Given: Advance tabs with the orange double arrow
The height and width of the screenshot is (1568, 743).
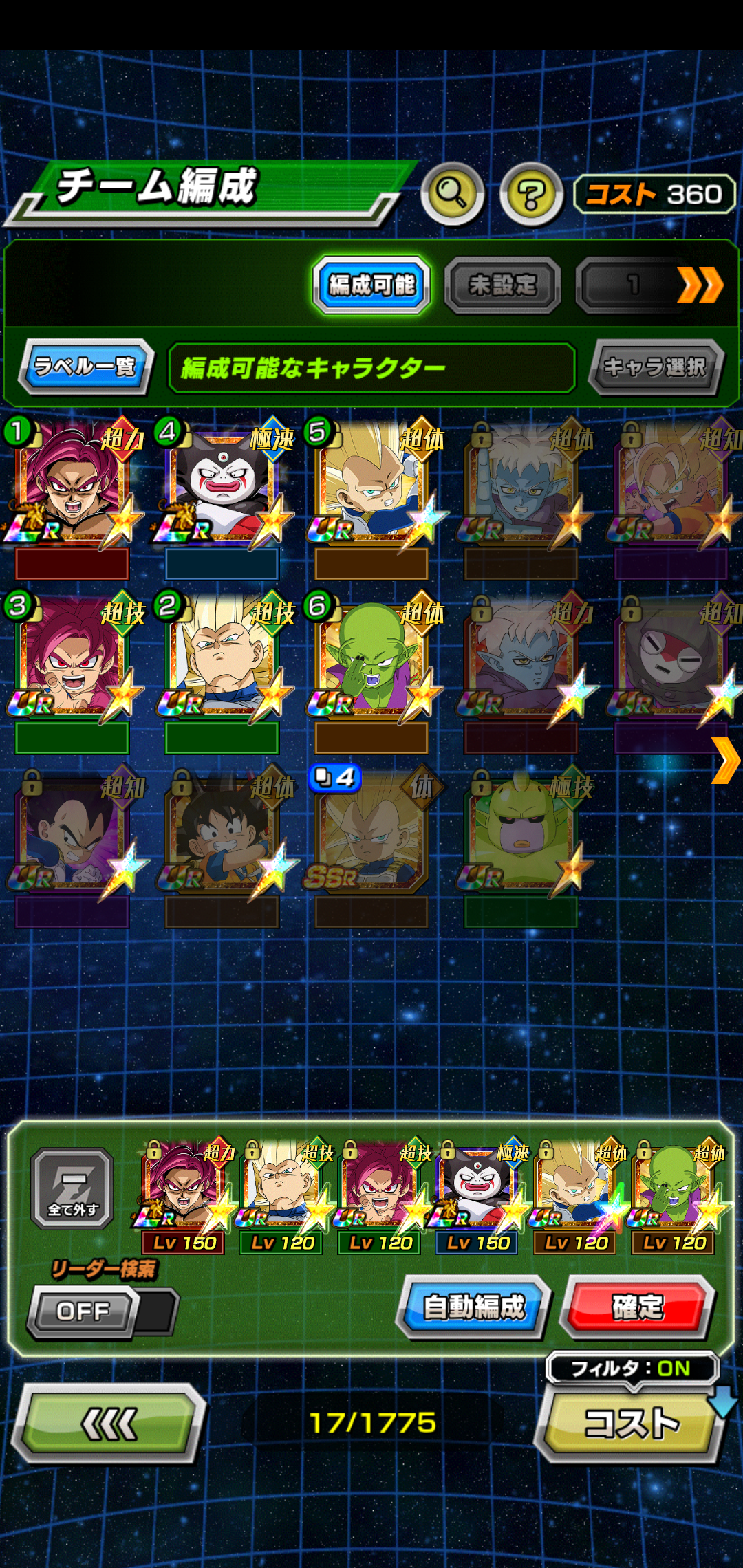Looking at the screenshot, I should point(700,285).
